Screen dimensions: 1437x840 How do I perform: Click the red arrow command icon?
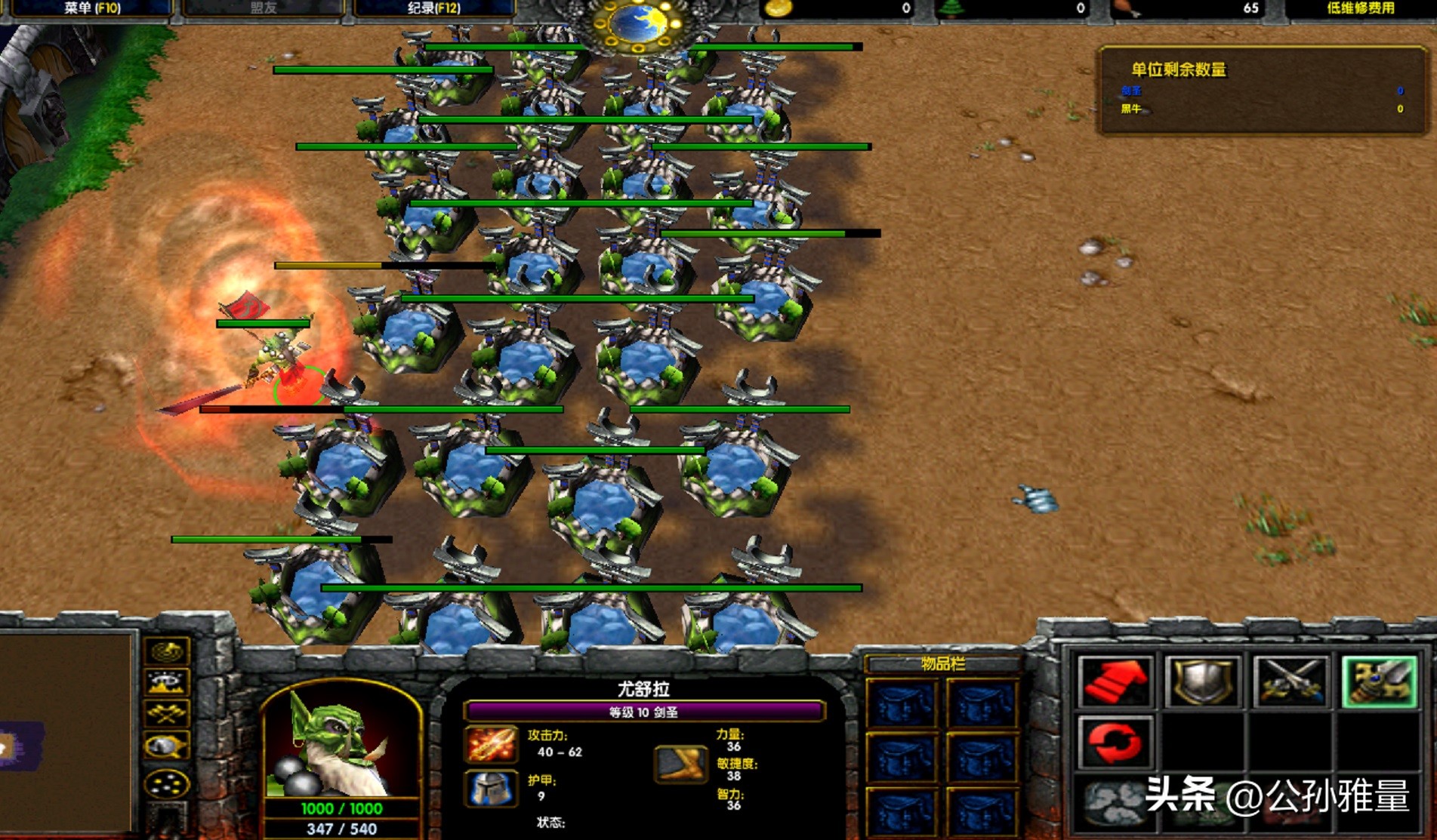(1115, 682)
